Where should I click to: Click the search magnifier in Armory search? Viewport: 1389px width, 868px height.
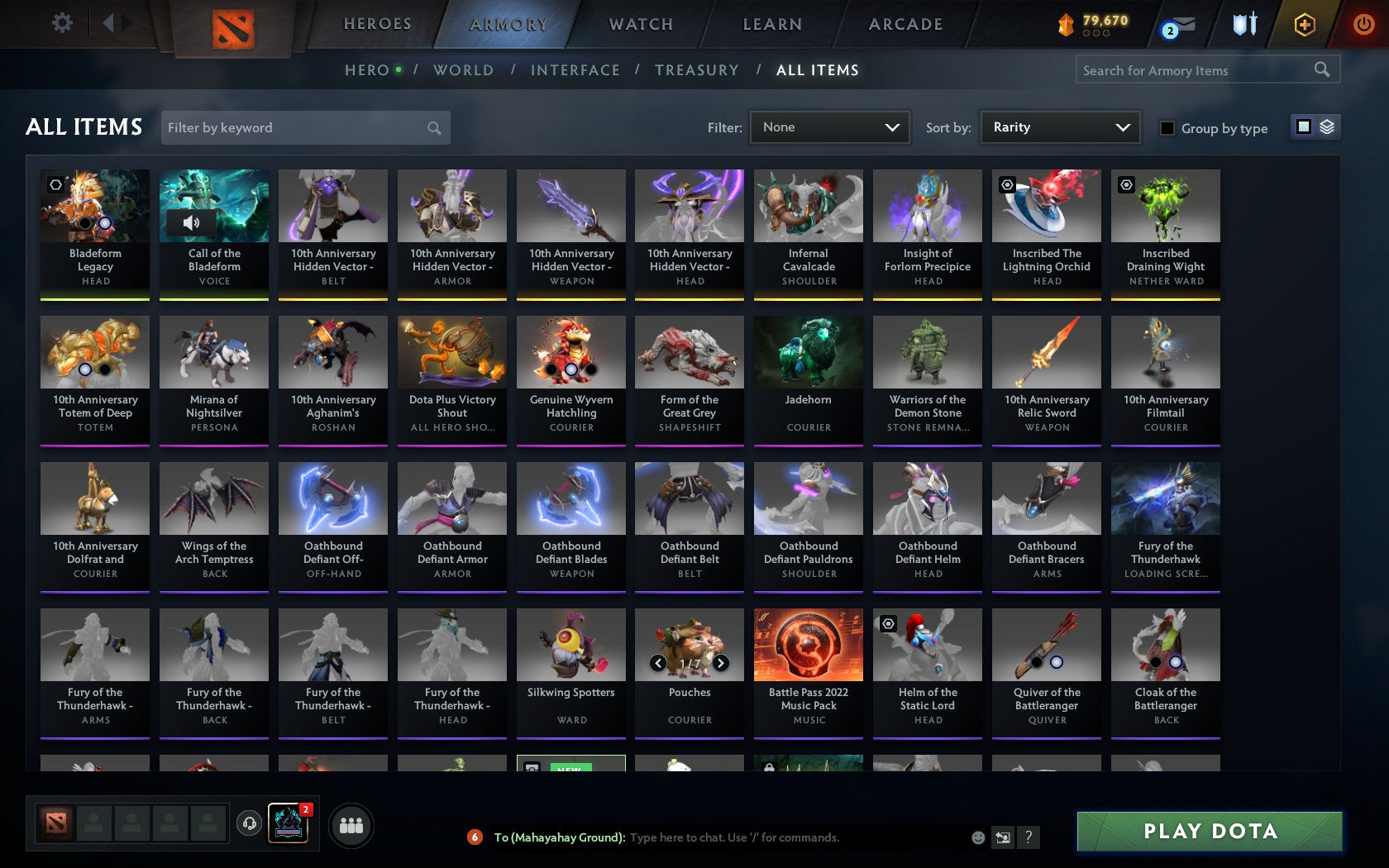(1320, 69)
